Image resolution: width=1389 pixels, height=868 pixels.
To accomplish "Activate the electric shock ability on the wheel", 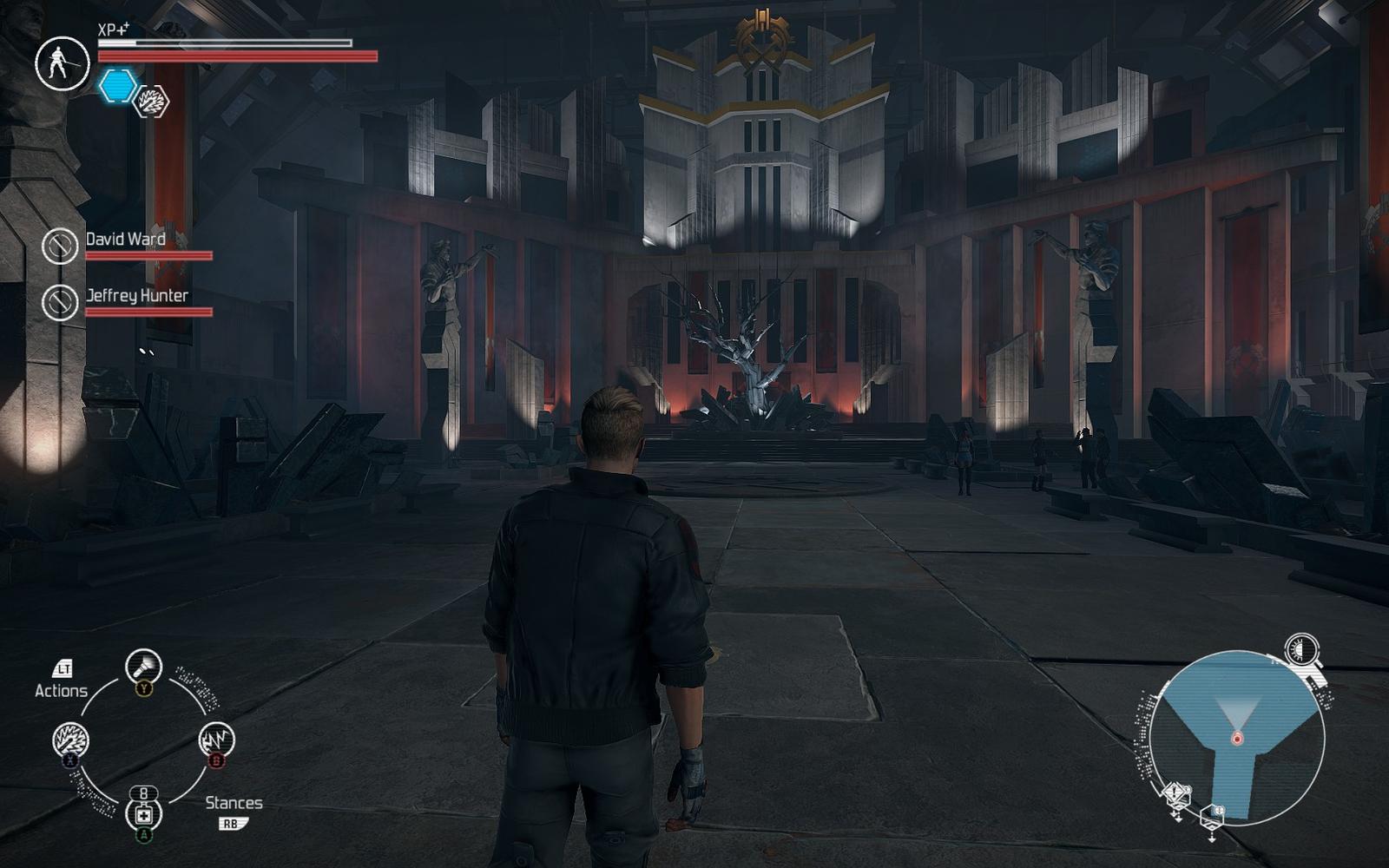I will click(216, 740).
